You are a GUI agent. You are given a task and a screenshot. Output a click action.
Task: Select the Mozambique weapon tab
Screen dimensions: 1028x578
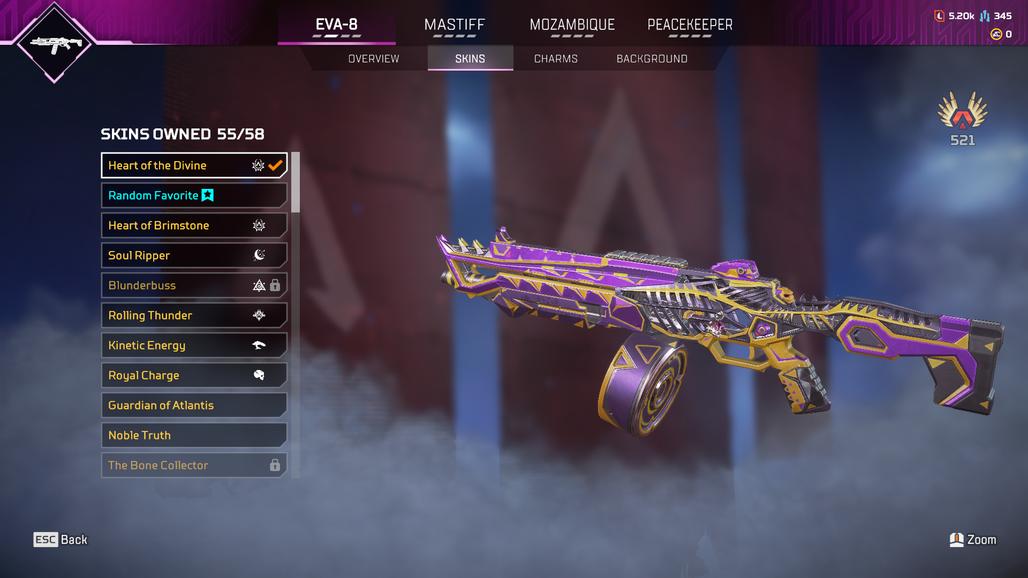(572, 25)
